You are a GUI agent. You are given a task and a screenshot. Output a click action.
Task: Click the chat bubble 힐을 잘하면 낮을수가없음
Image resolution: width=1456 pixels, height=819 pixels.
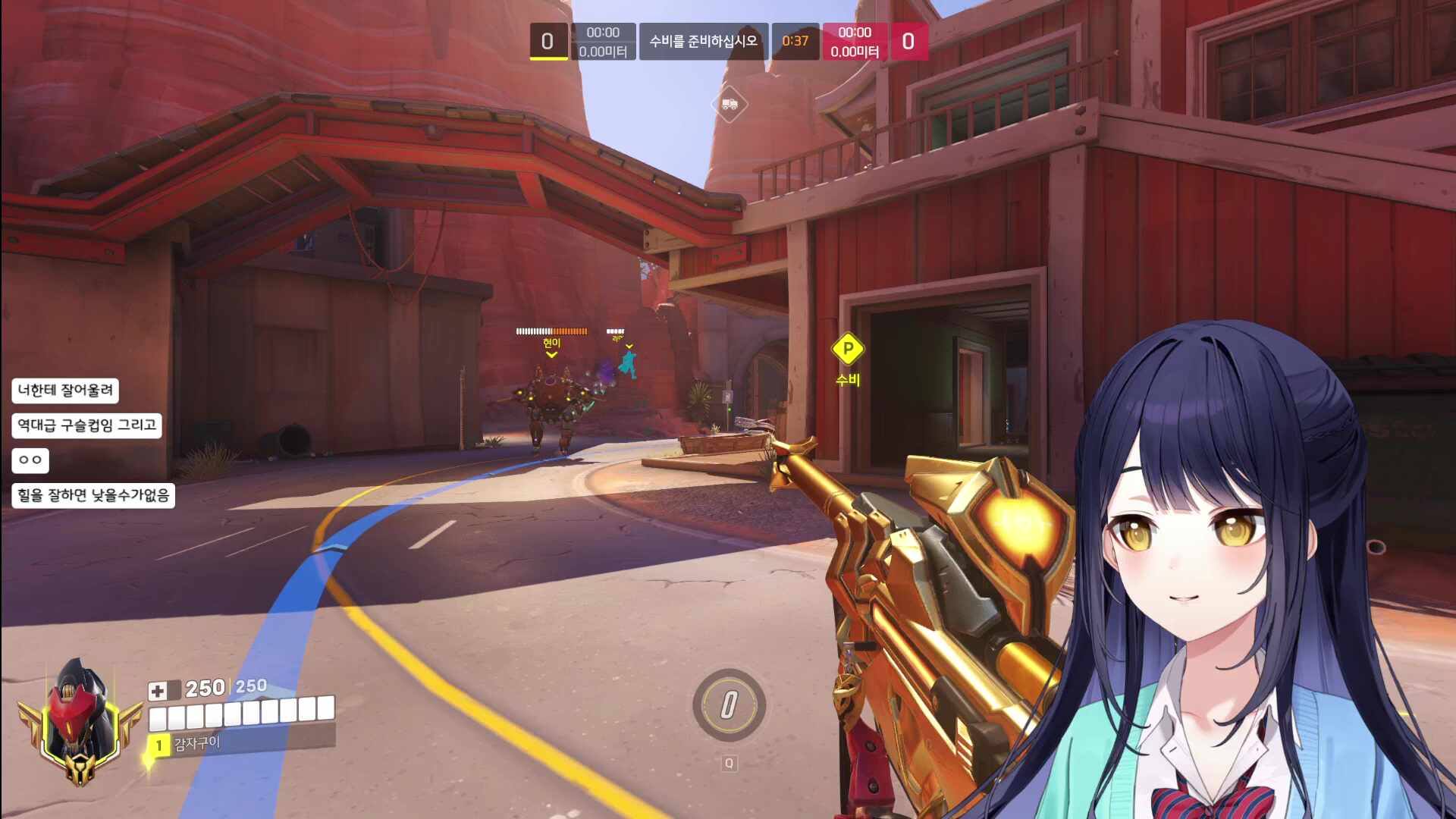point(93,495)
